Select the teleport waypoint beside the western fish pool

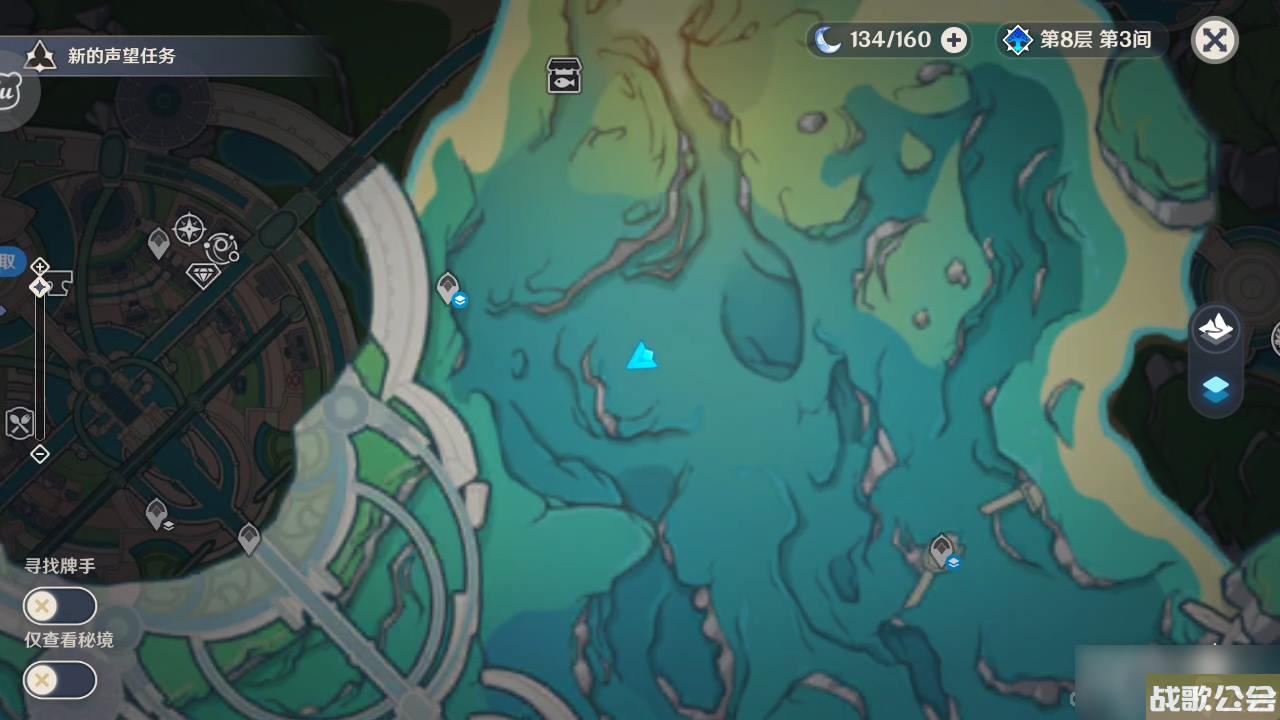click(x=447, y=286)
